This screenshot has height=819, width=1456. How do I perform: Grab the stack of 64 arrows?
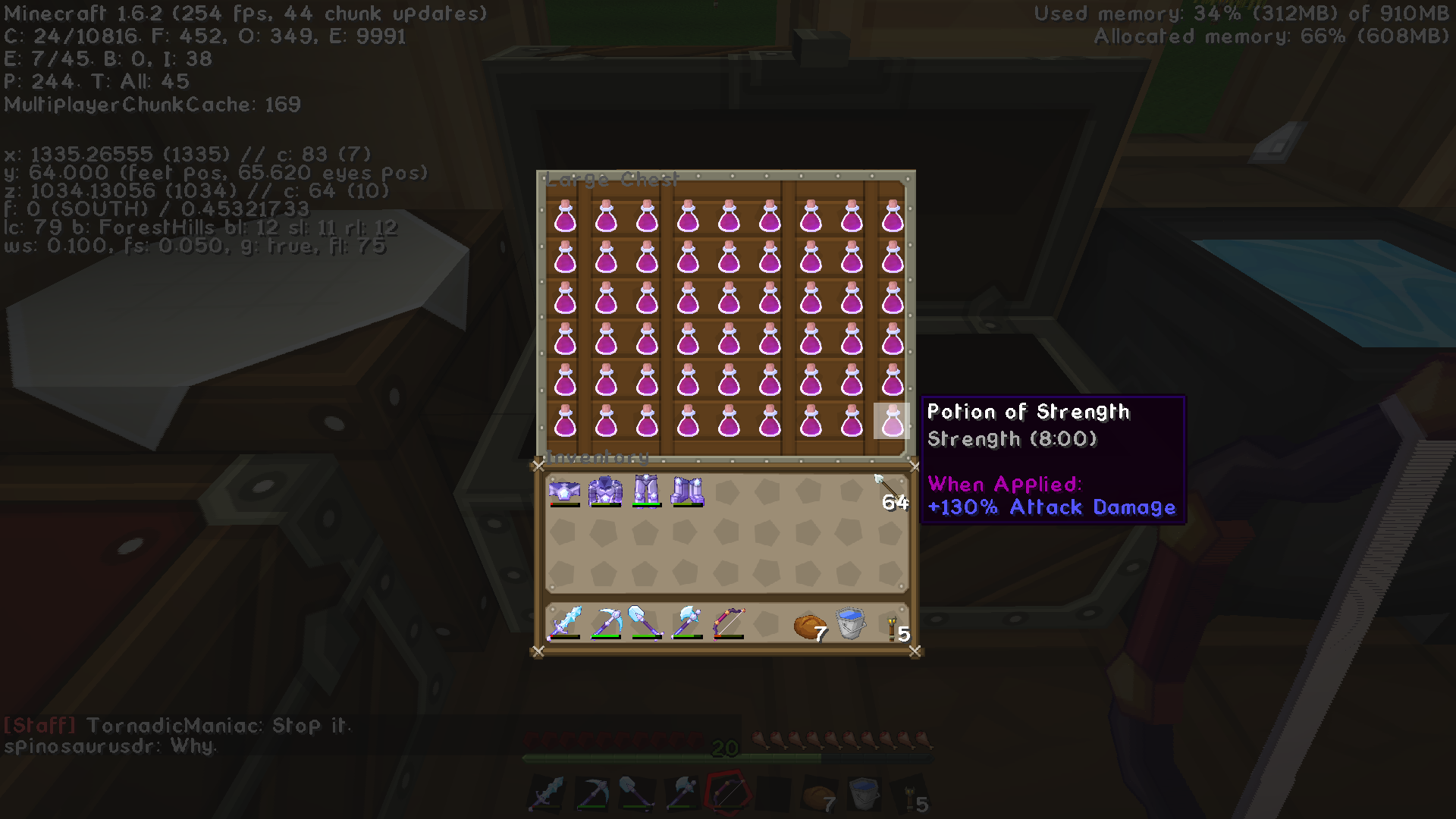[889, 493]
